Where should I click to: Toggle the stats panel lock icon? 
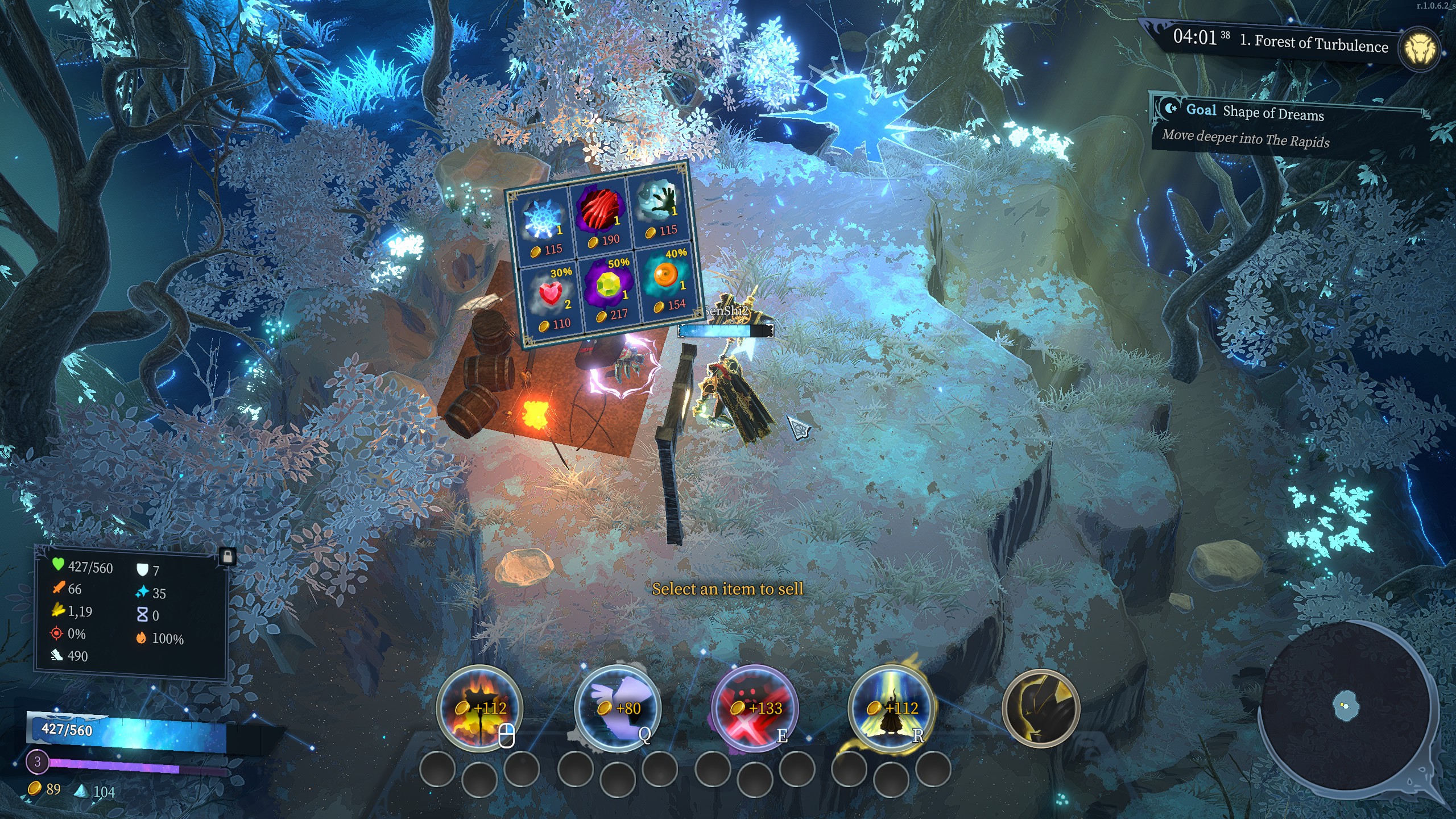click(x=227, y=556)
